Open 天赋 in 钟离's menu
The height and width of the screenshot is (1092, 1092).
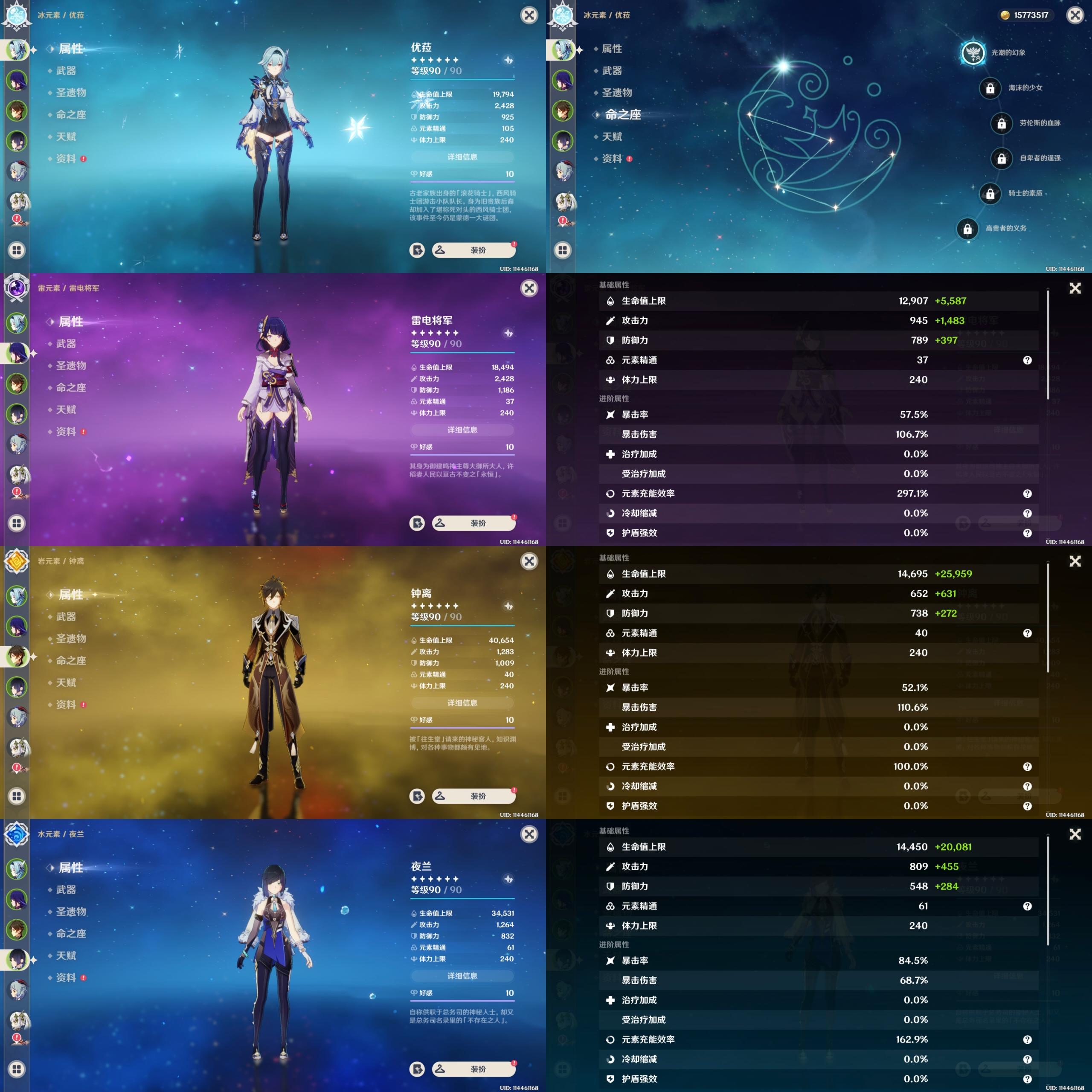click(x=66, y=683)
